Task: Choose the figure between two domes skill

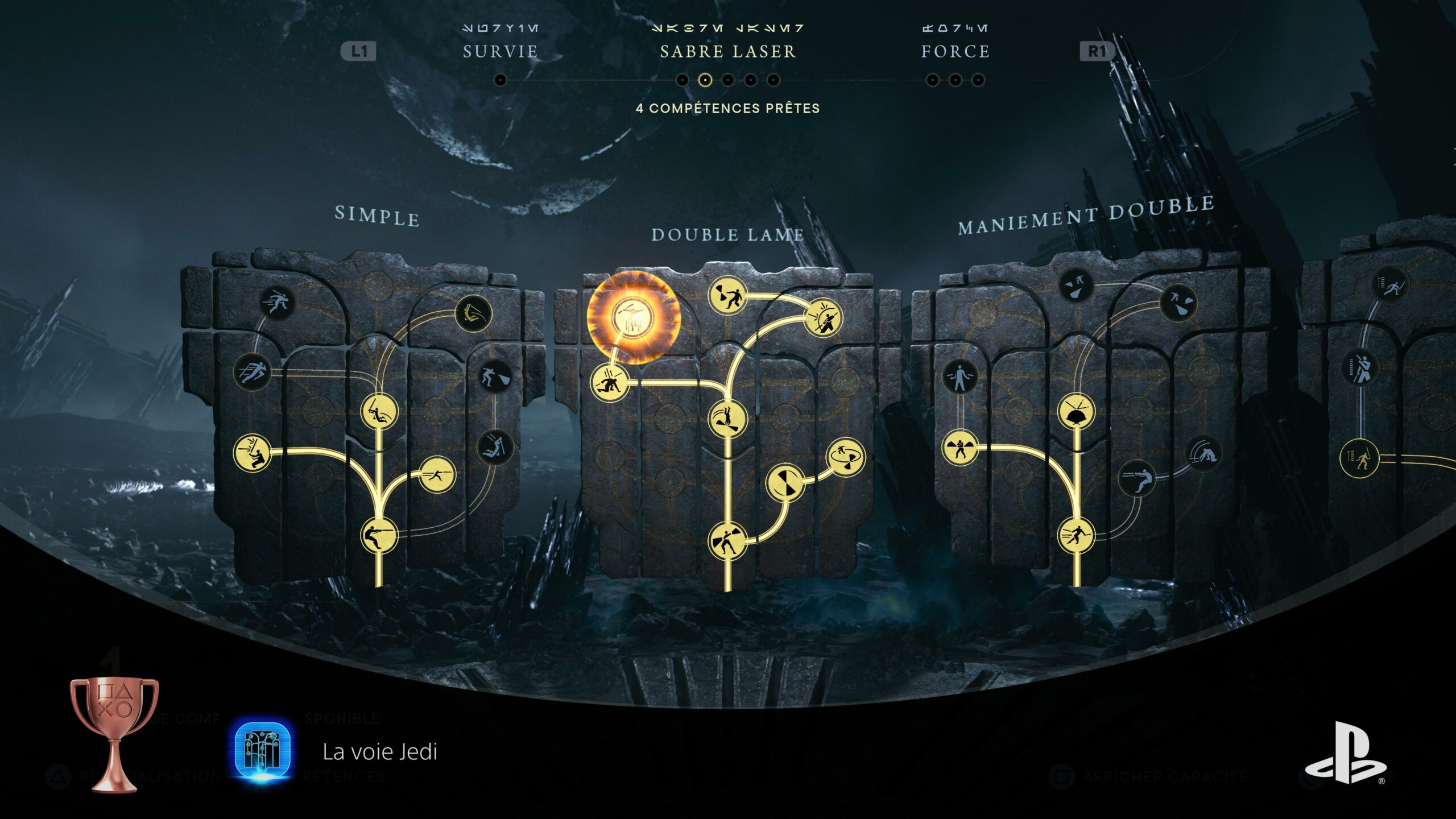Action: click(960, 448)
